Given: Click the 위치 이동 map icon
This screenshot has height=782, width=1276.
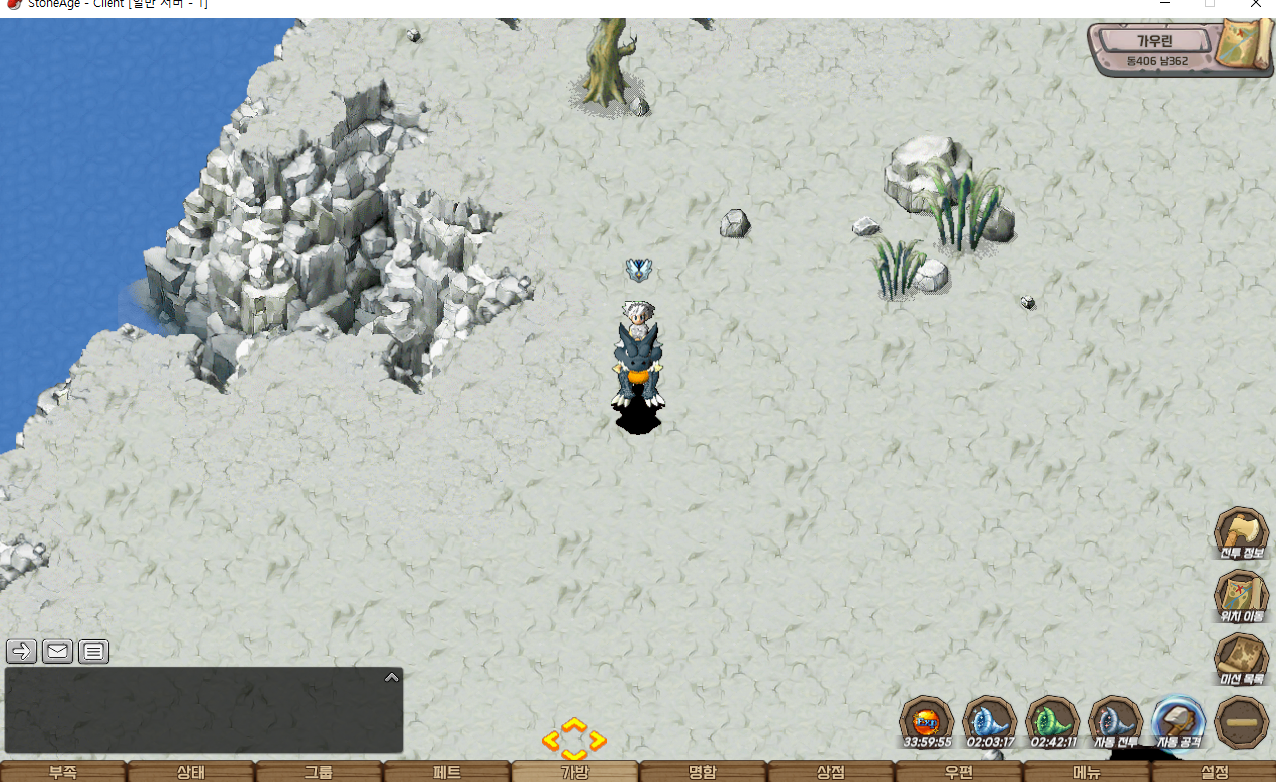Looking at the screenshot, I should point(1241,596).
